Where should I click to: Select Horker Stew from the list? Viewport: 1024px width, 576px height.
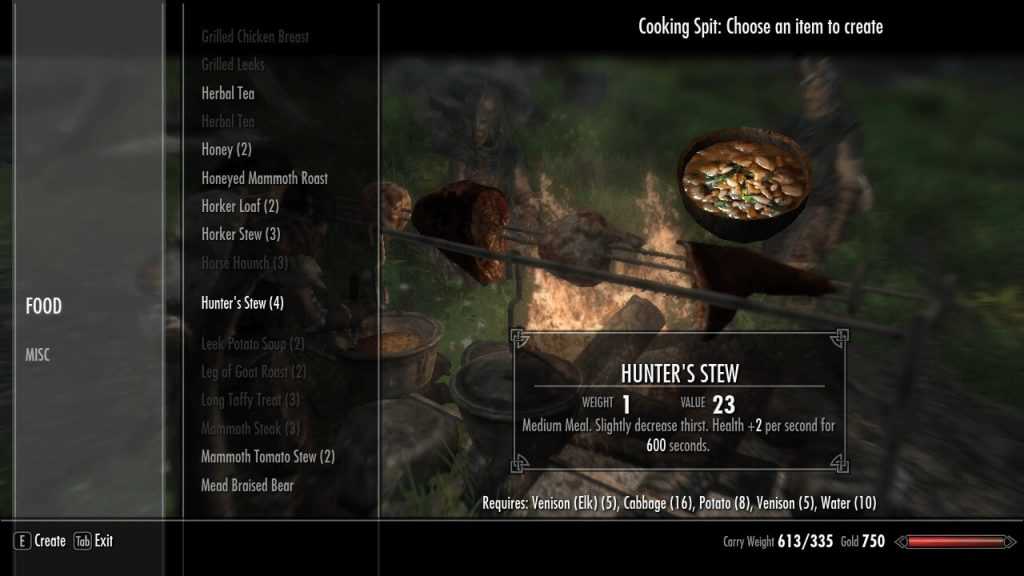[x=240, y=234]
